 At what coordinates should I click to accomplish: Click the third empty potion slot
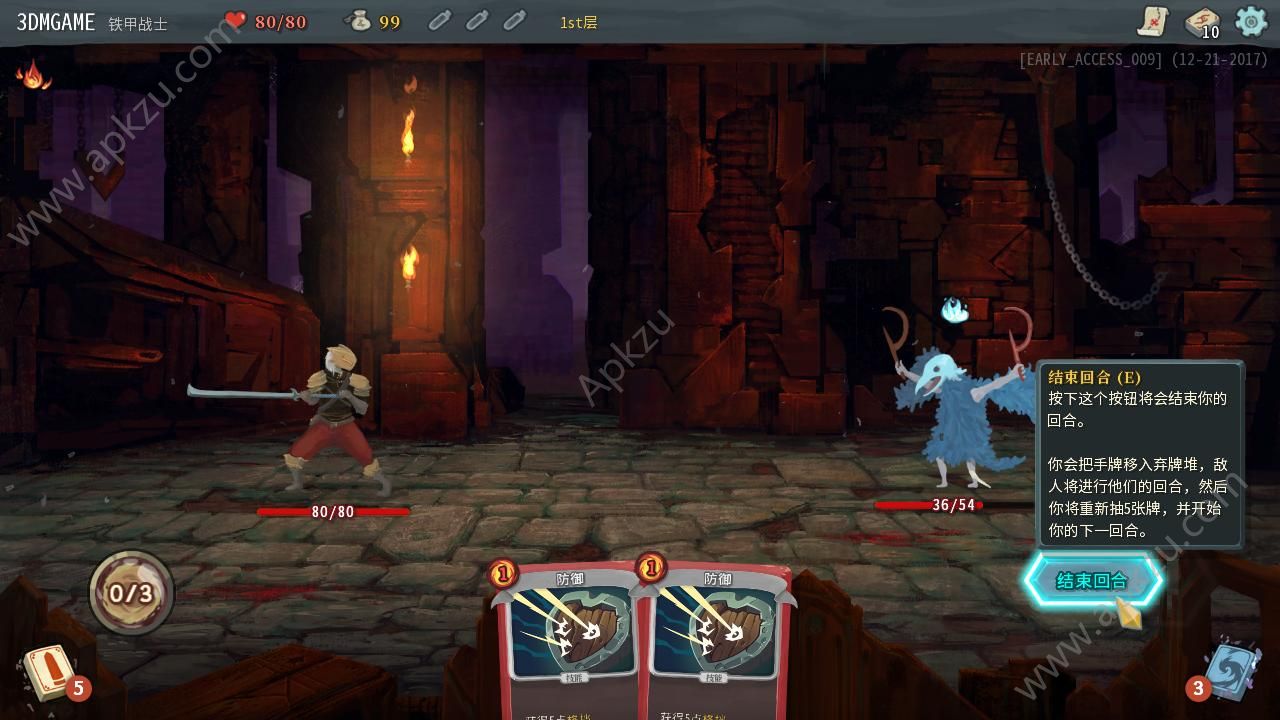tap(515, 20)
